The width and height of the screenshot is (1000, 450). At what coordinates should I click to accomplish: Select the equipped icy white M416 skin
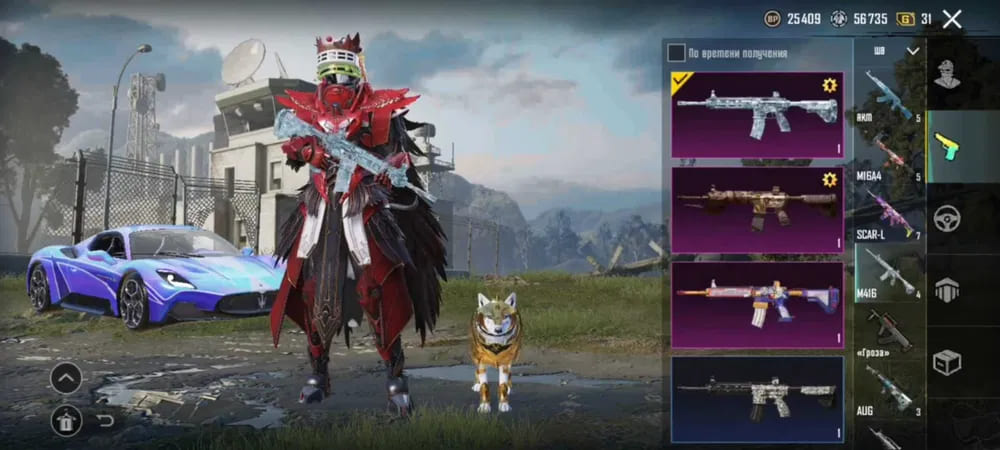click(x=756, y=113)
